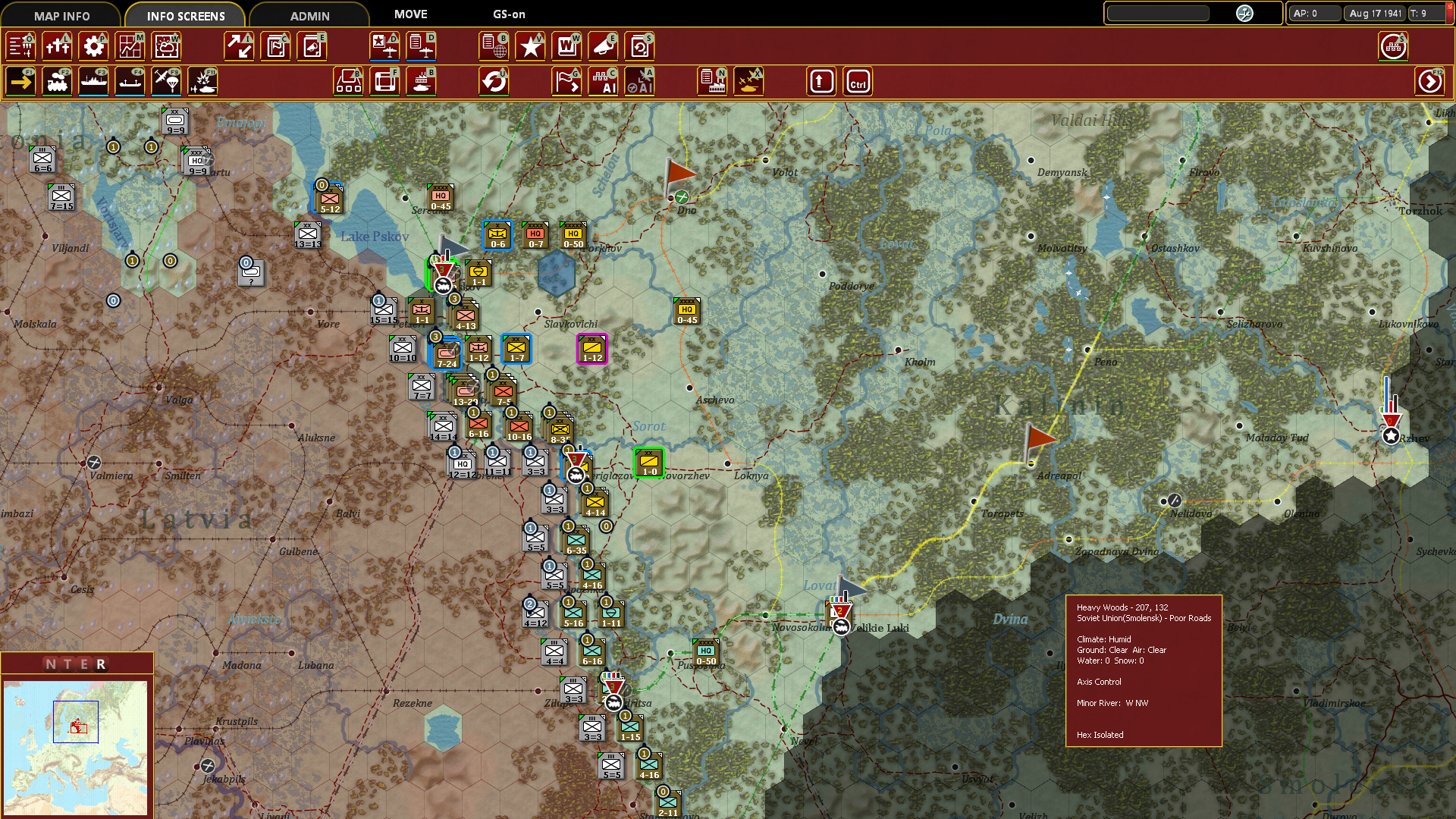Viewport: 1456px width, 819px height.
Task: Open combat resolution tool (F11)
Action: coord(202,81)
